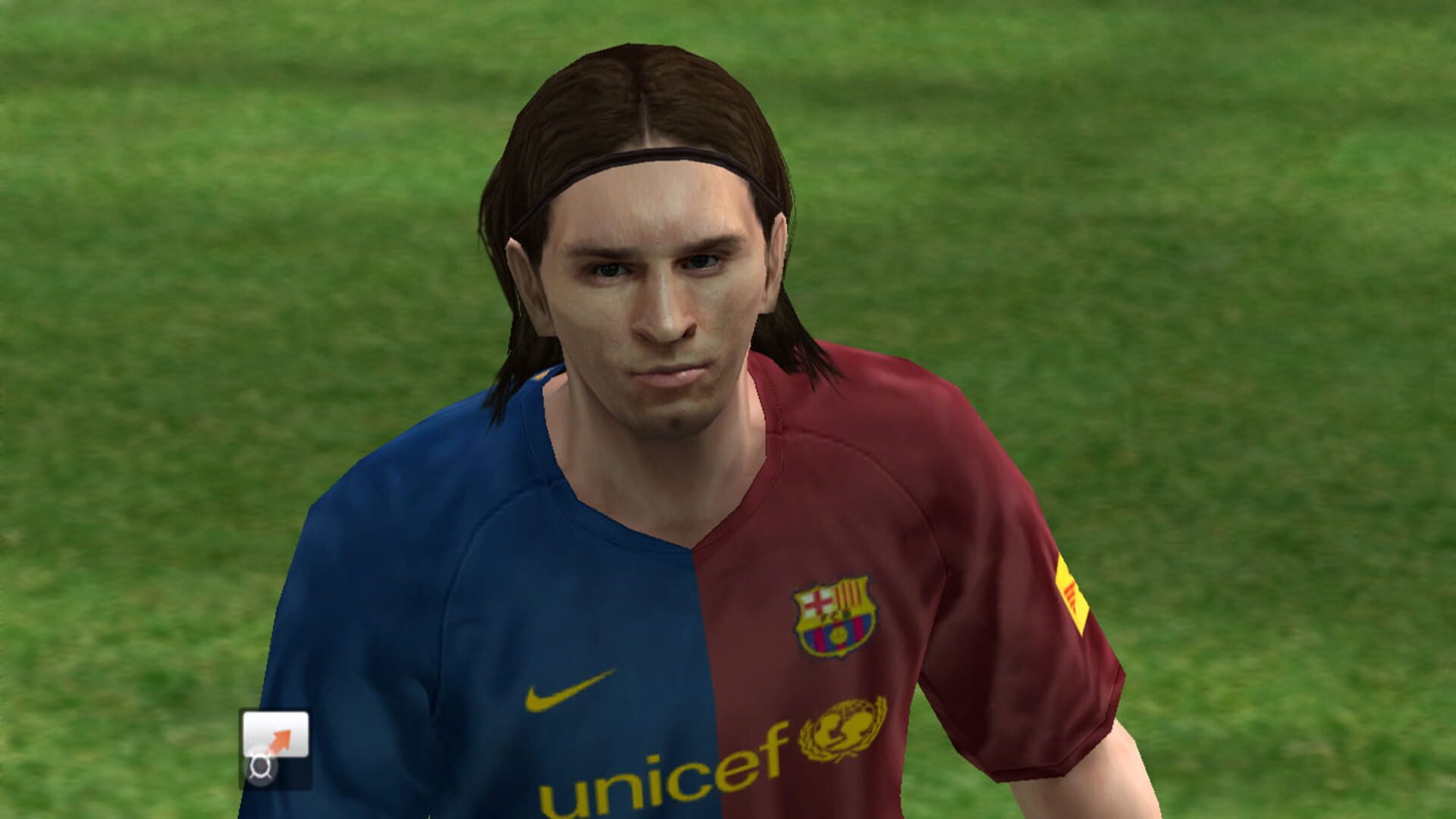Toggle the magnifier overlay on the screenshot widget
Screen dimensions: 1456x819
(x=261, y=768)
